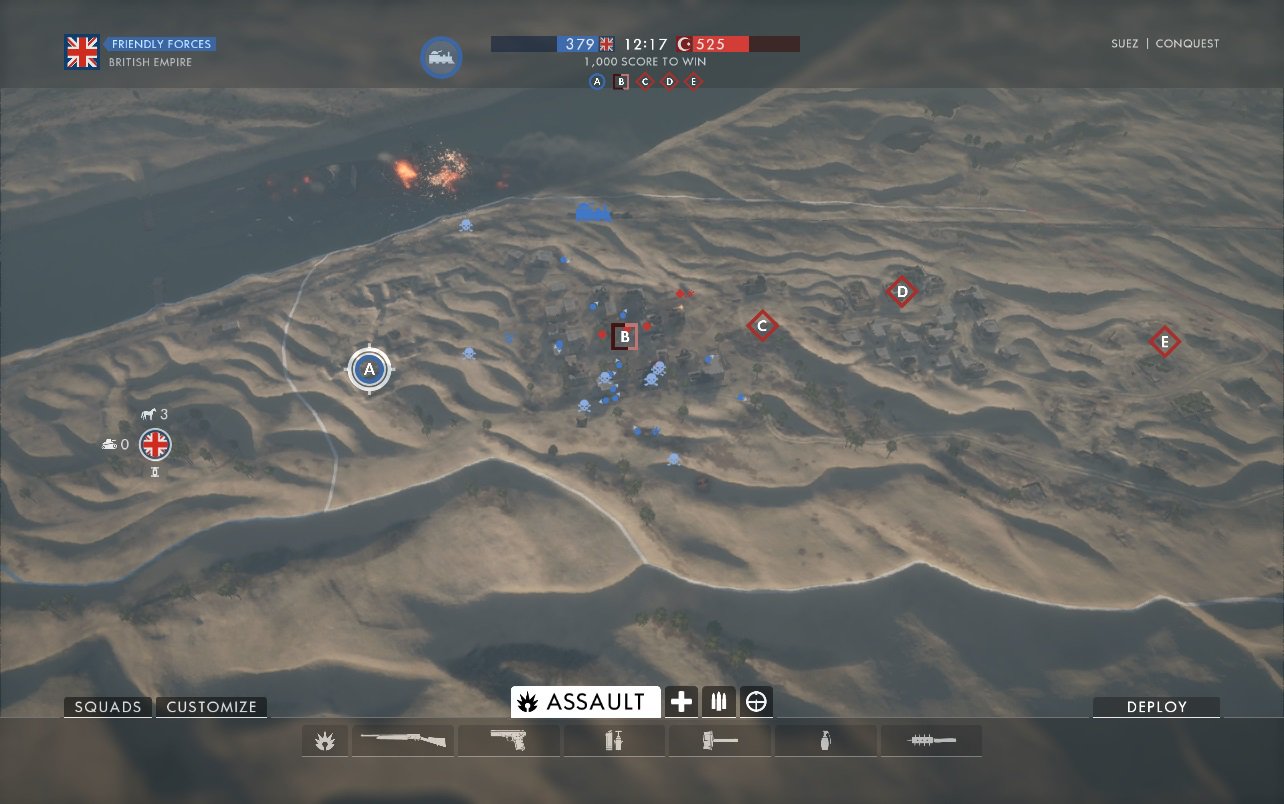Choose the dynamite gadget slot
The image size is (1284, 804).
pos(614,741)
